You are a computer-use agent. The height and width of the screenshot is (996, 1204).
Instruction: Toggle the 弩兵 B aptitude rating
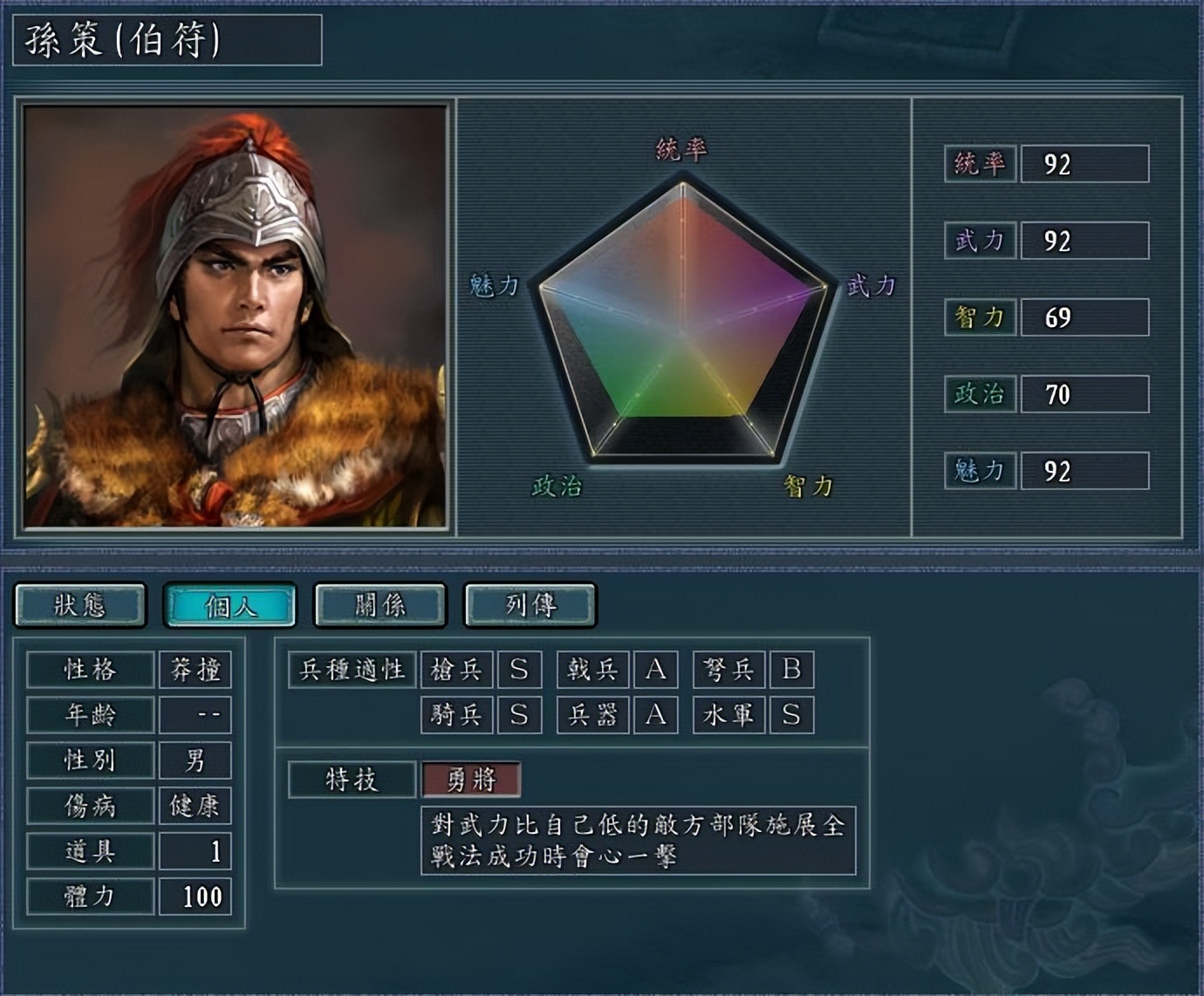[794, 669]
